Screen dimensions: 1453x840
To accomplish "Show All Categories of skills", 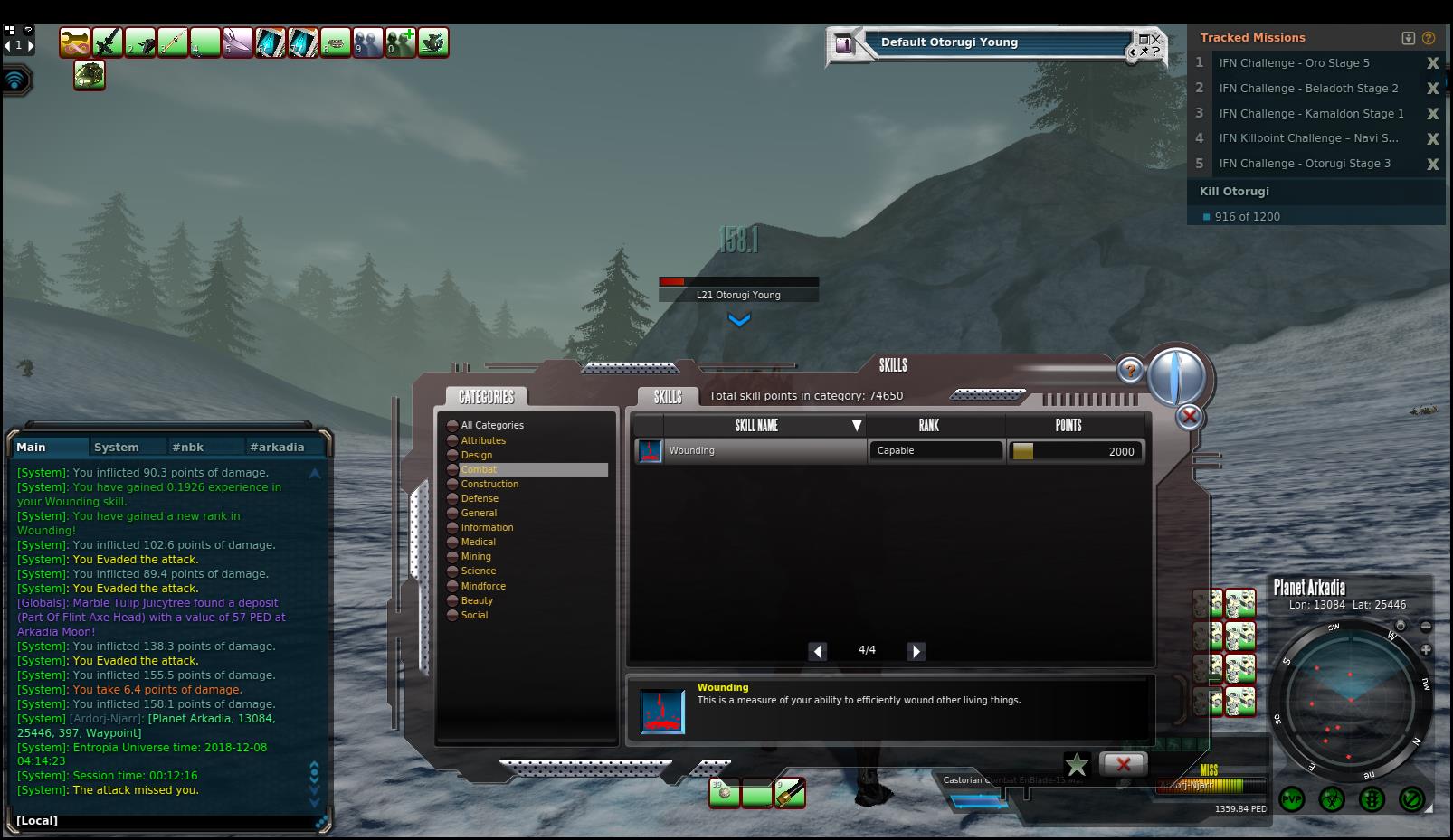I will click(491, 425).
